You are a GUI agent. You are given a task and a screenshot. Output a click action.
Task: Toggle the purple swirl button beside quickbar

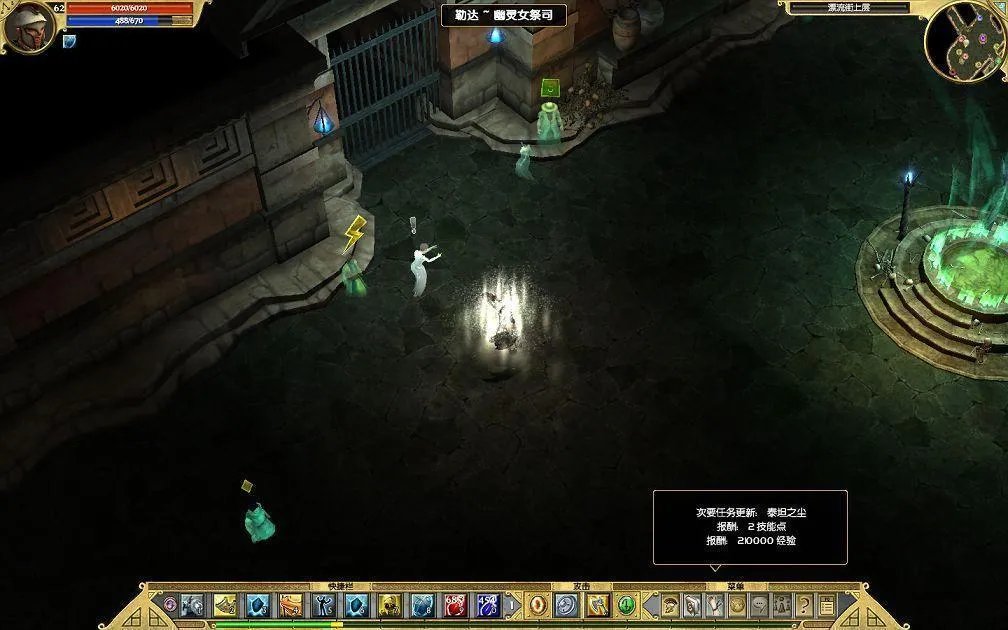(170, 605)
